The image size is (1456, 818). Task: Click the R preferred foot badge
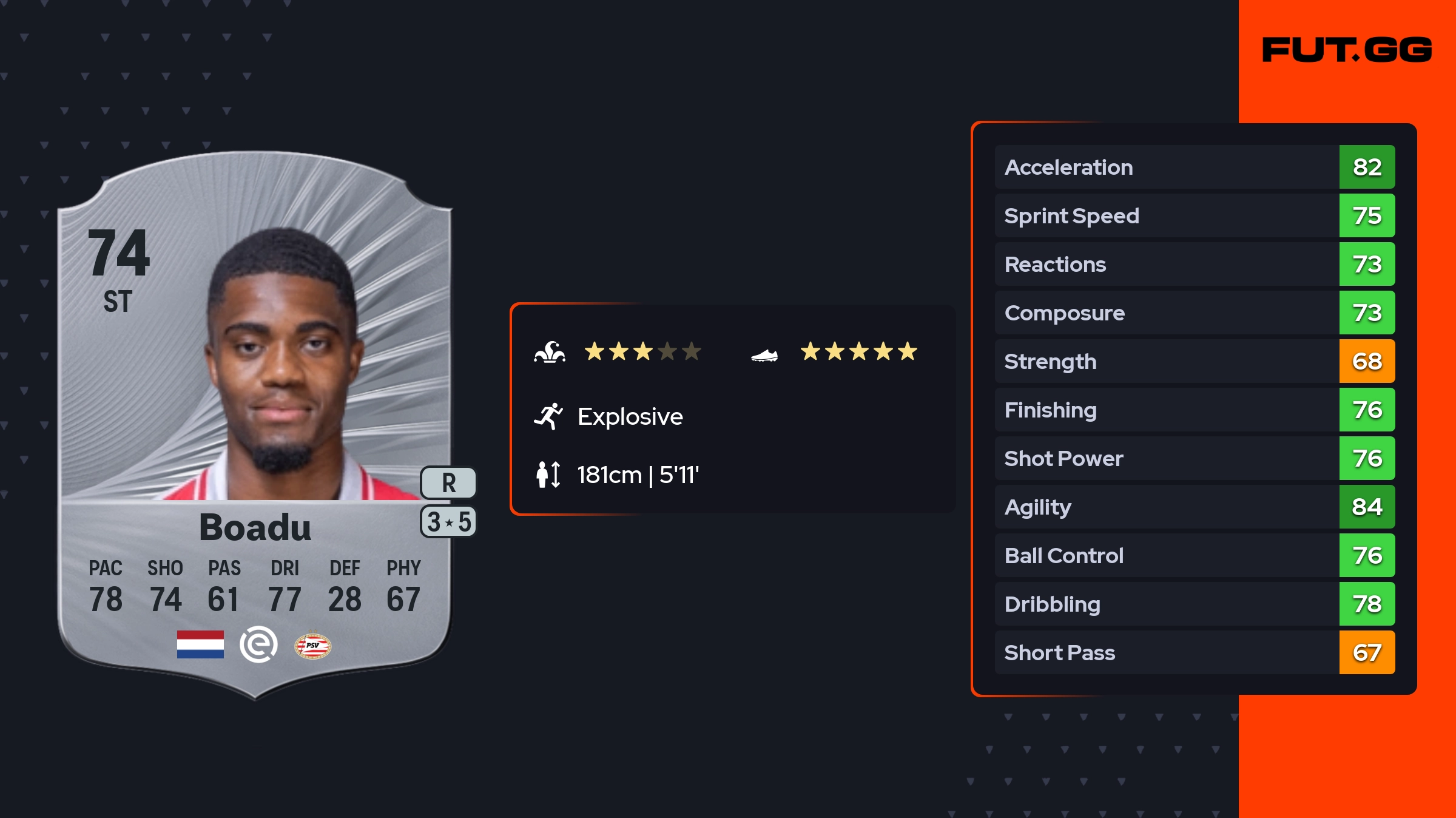point(448,483)
